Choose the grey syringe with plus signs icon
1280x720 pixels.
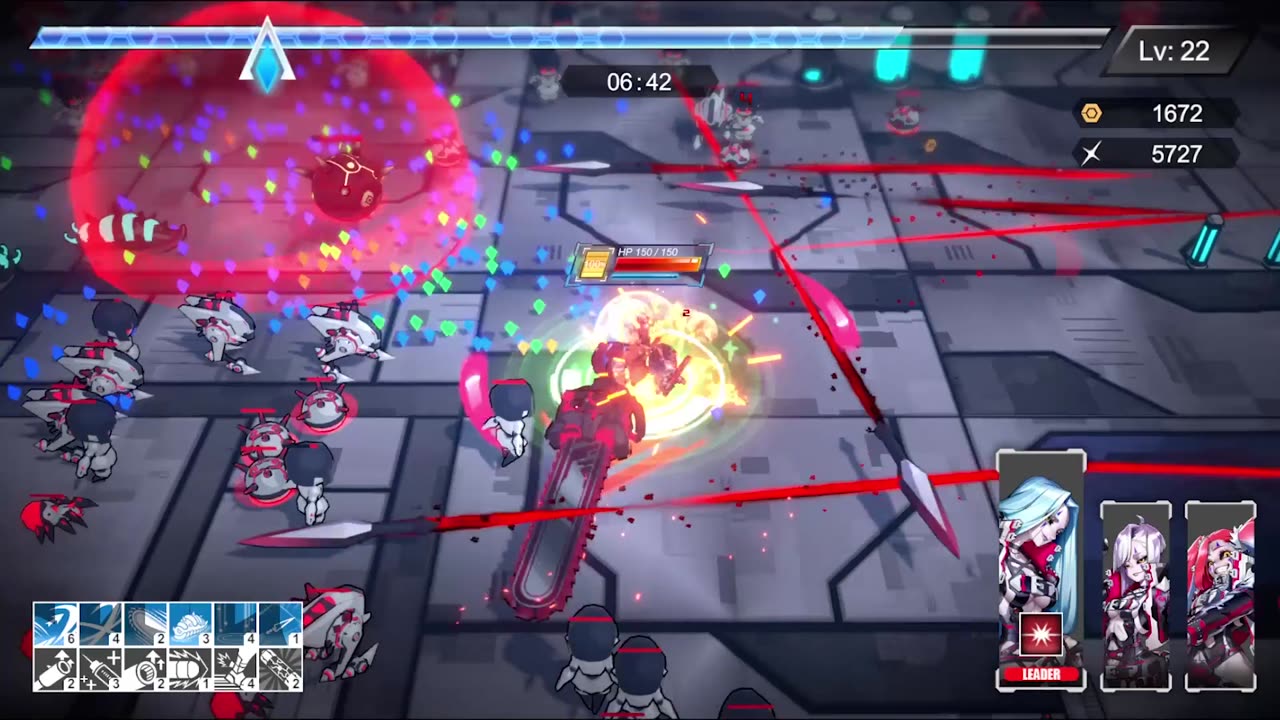[100, 669]
